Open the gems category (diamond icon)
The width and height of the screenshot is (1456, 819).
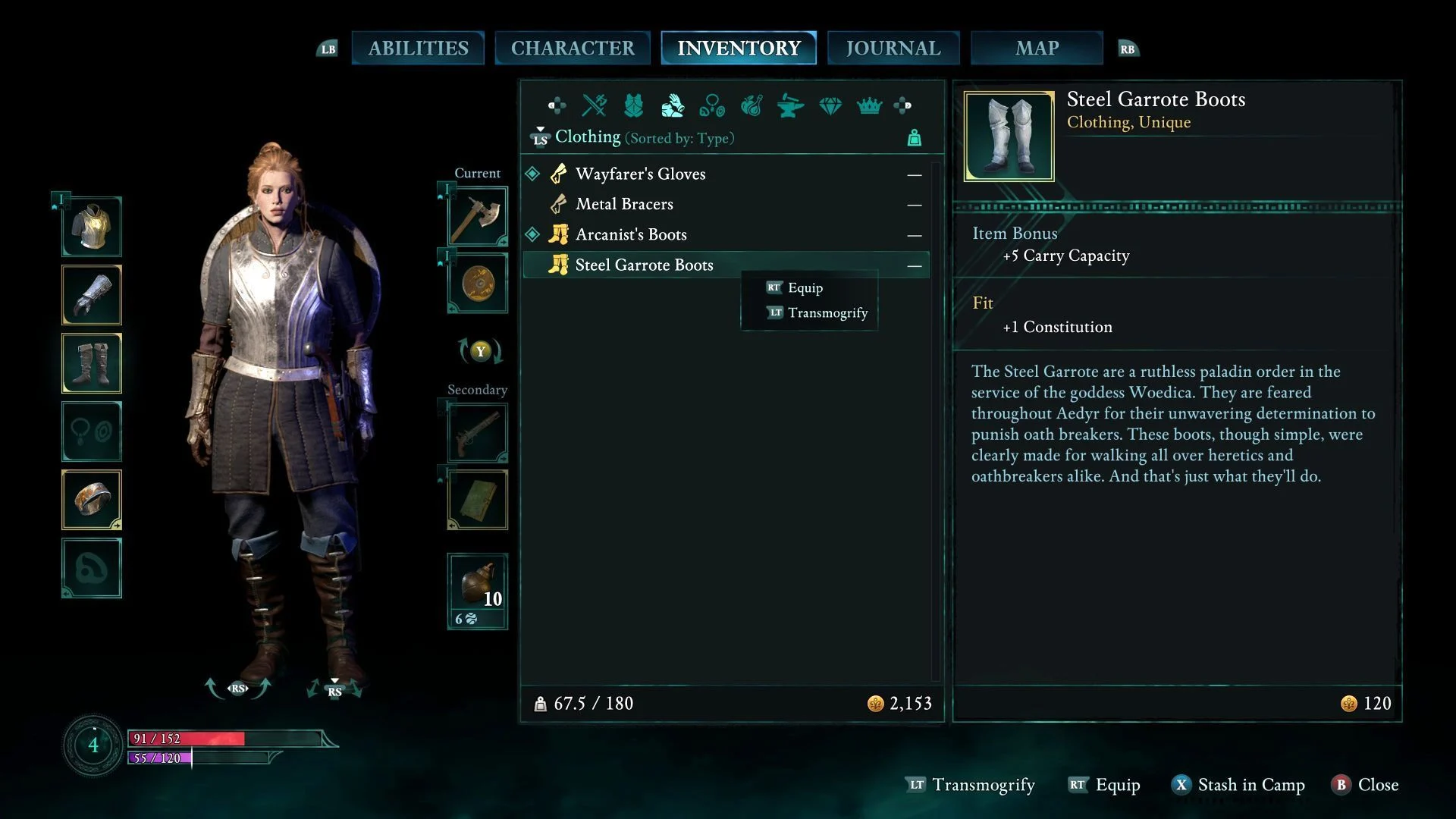pyautogui.click(x=830, y=105)
